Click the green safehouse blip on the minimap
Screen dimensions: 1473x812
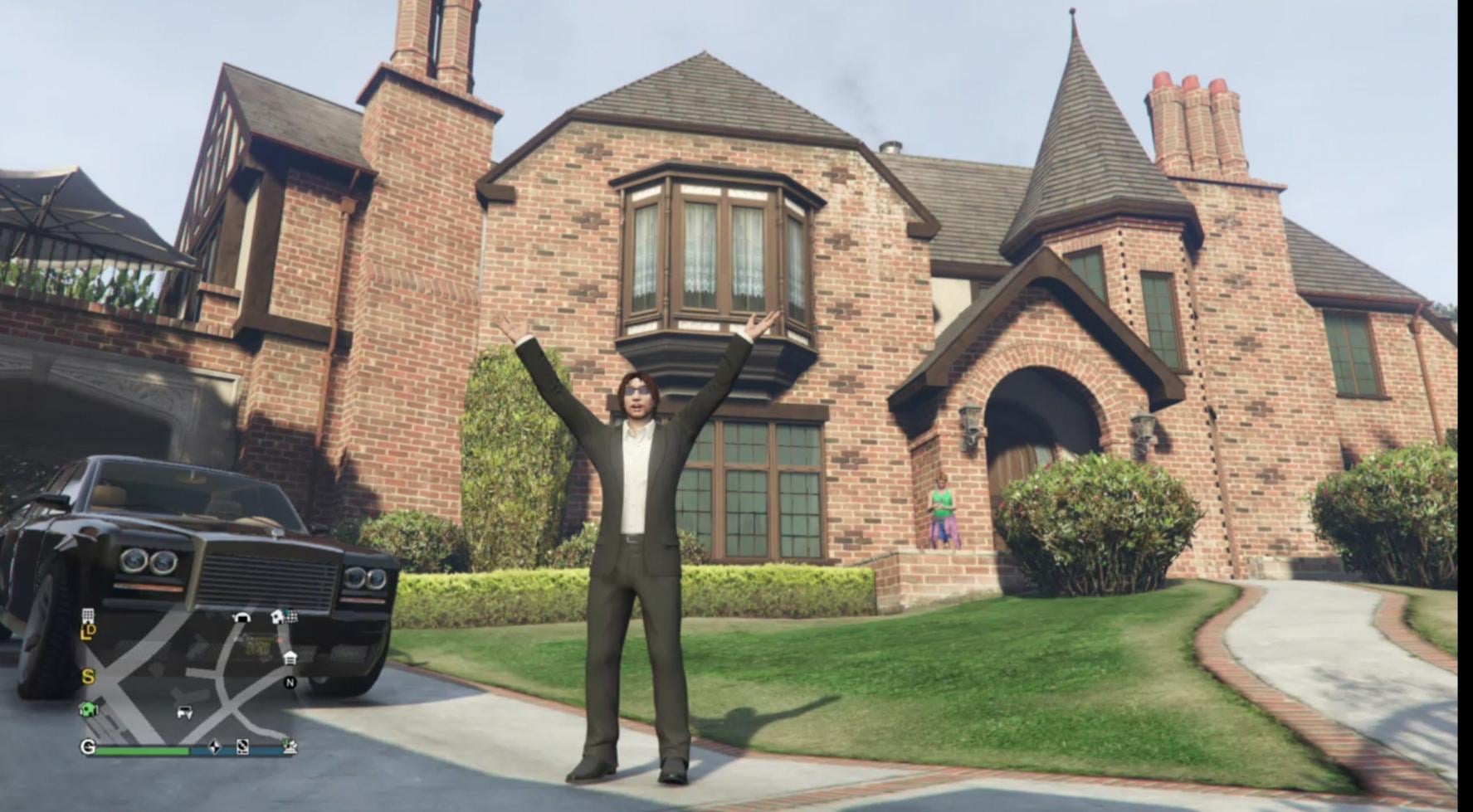[88, 709]
